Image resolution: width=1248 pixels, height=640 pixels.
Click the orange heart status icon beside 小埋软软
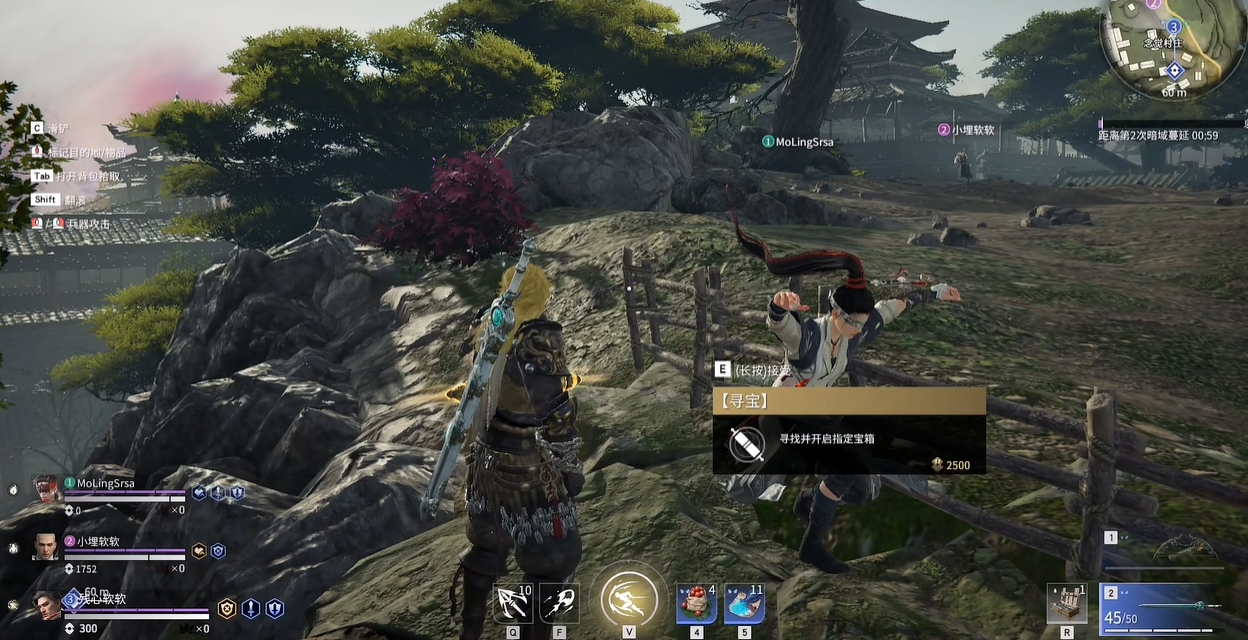(x=199, y=551)
